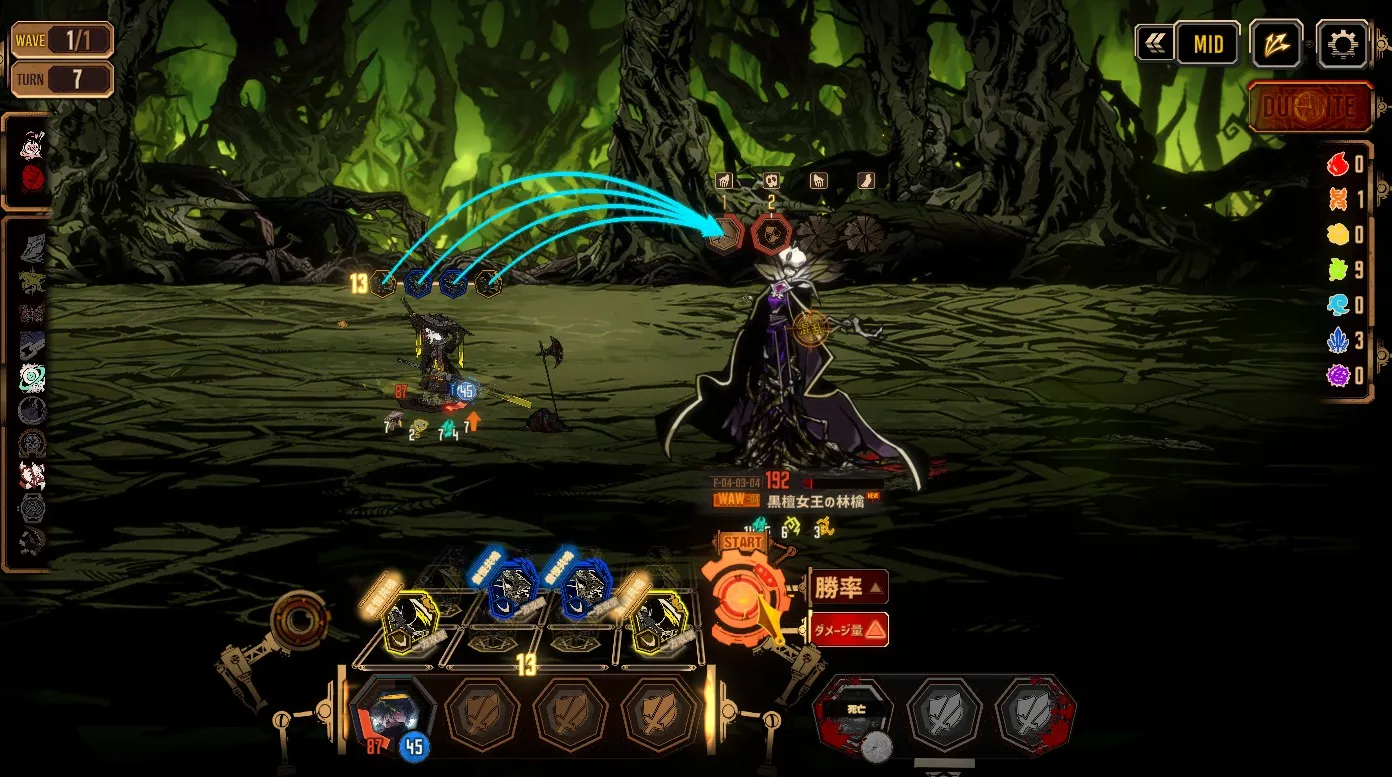1392x777 pixels.
Task: Select the ally portrait with 87 HP
Action: pos(394,713)
